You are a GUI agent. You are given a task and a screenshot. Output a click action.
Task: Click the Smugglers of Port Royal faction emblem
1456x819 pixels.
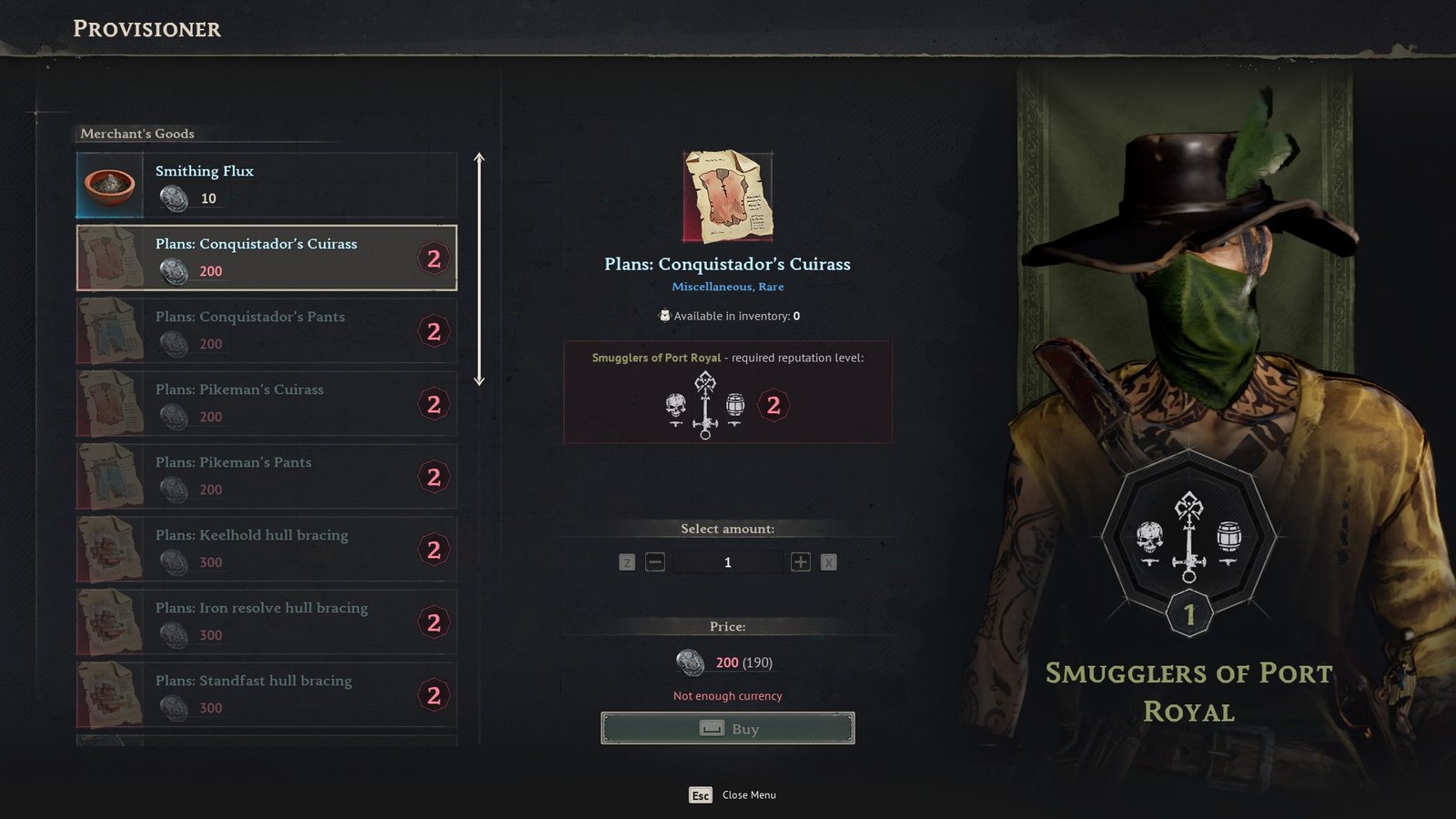(1188, 539)
